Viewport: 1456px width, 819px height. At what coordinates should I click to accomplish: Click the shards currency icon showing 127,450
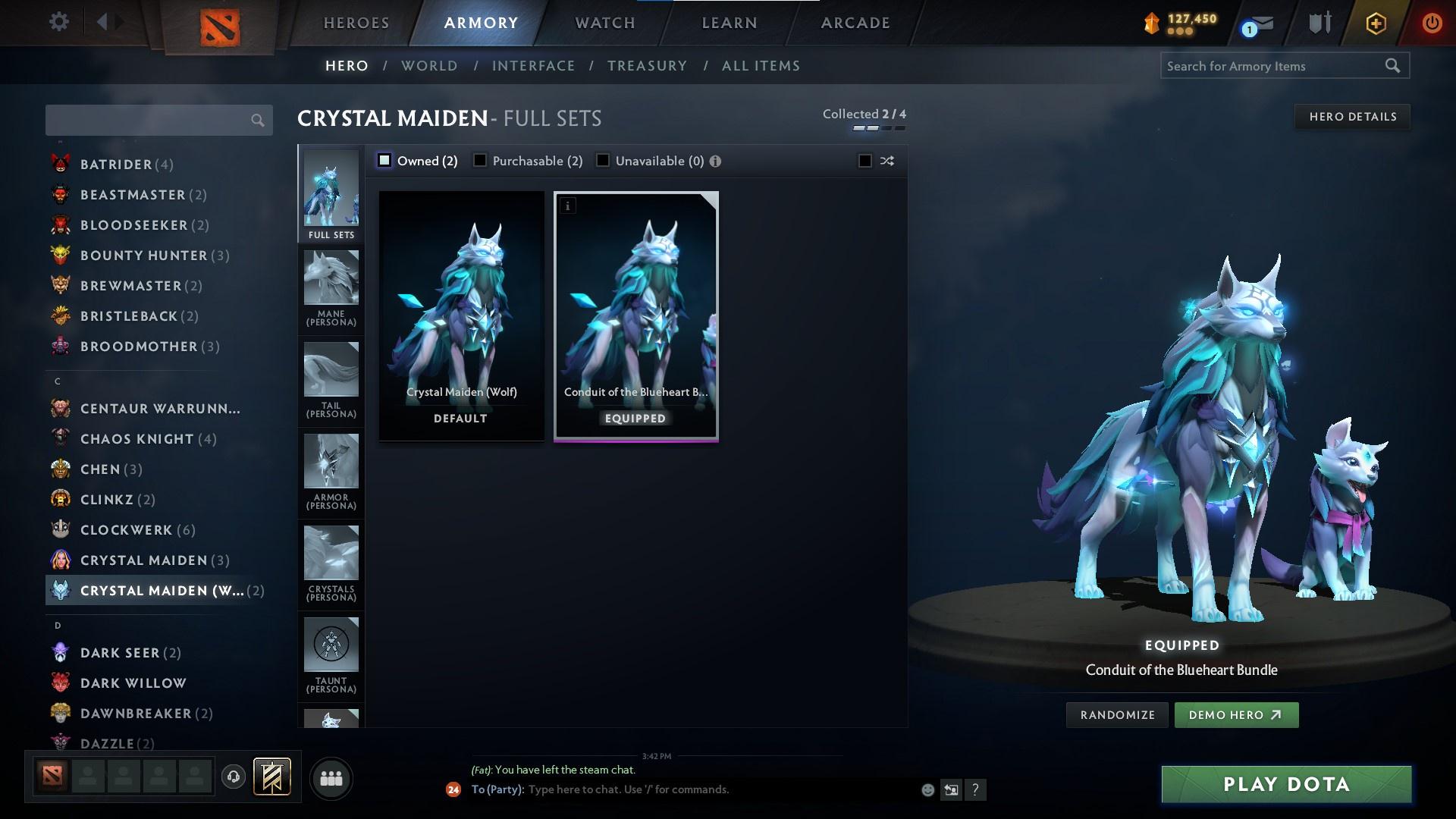click(1150, 23)
